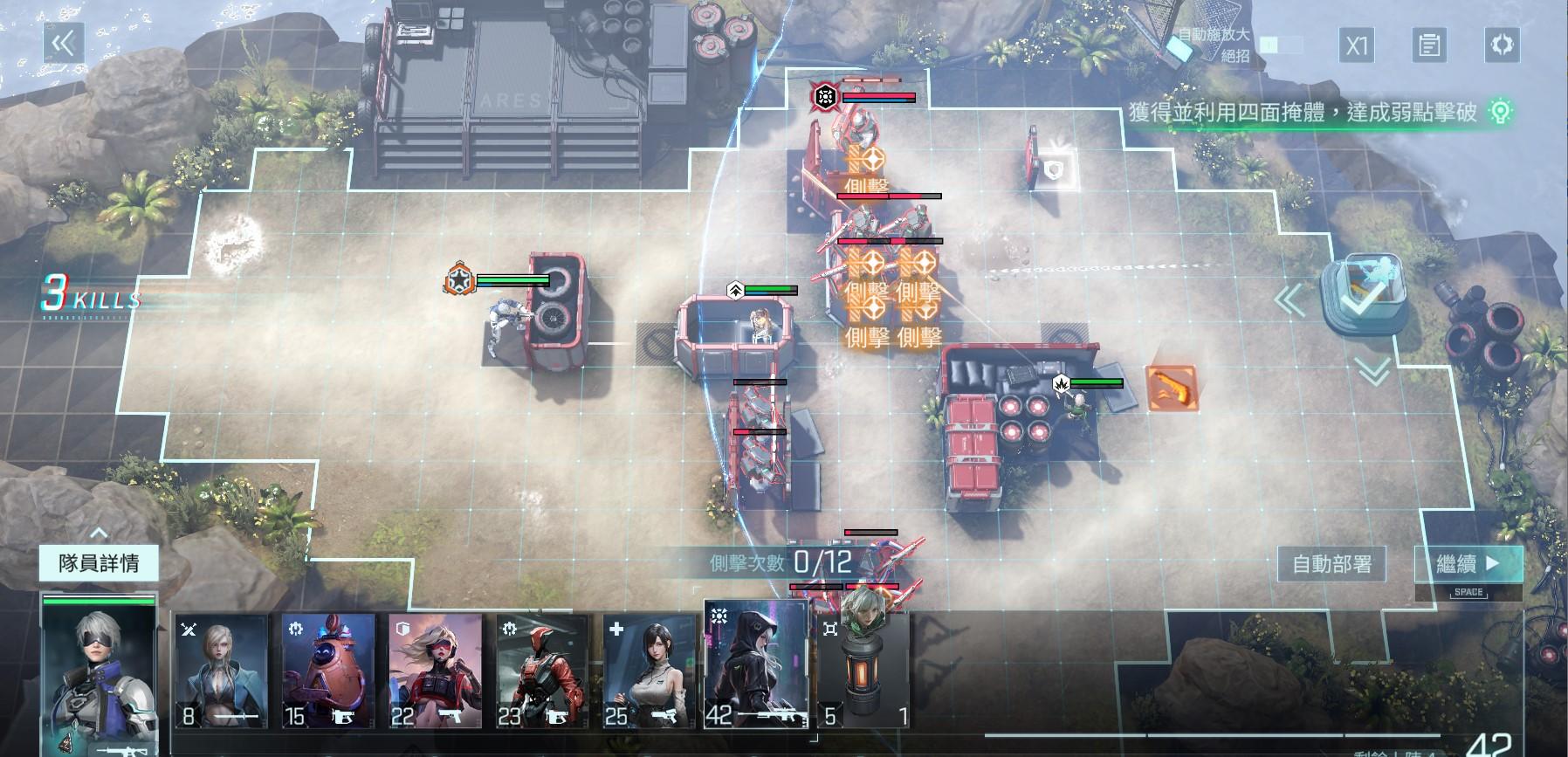The width and height of the screenshot is (1568, 757).
Task: Select the cost-25 medic unit card
Action: pyautogui.click(x=649, y=671)
